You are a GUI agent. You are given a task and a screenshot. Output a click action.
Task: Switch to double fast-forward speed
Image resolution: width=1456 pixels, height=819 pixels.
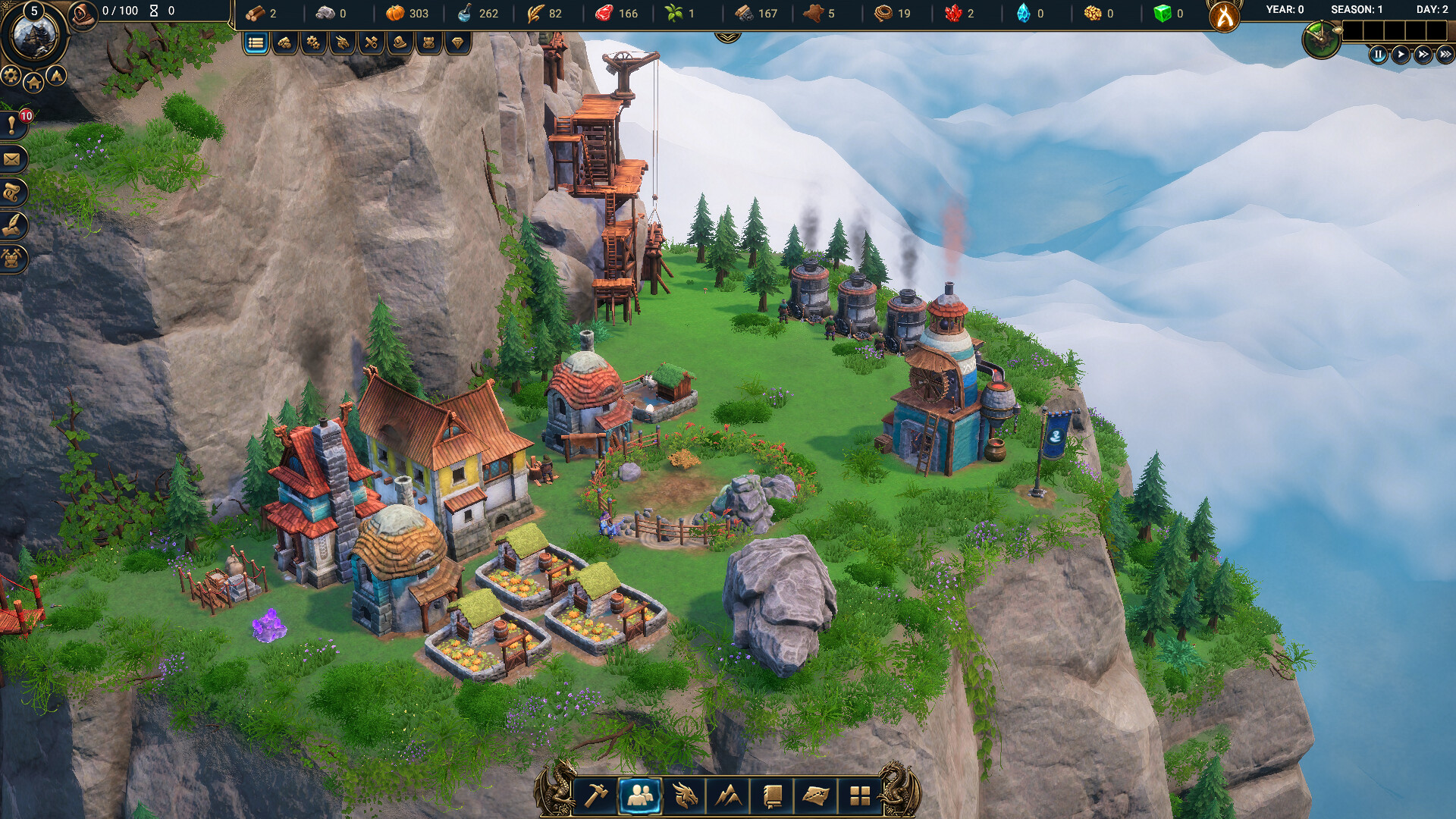pyautogui.click(x=1423, y=55)
